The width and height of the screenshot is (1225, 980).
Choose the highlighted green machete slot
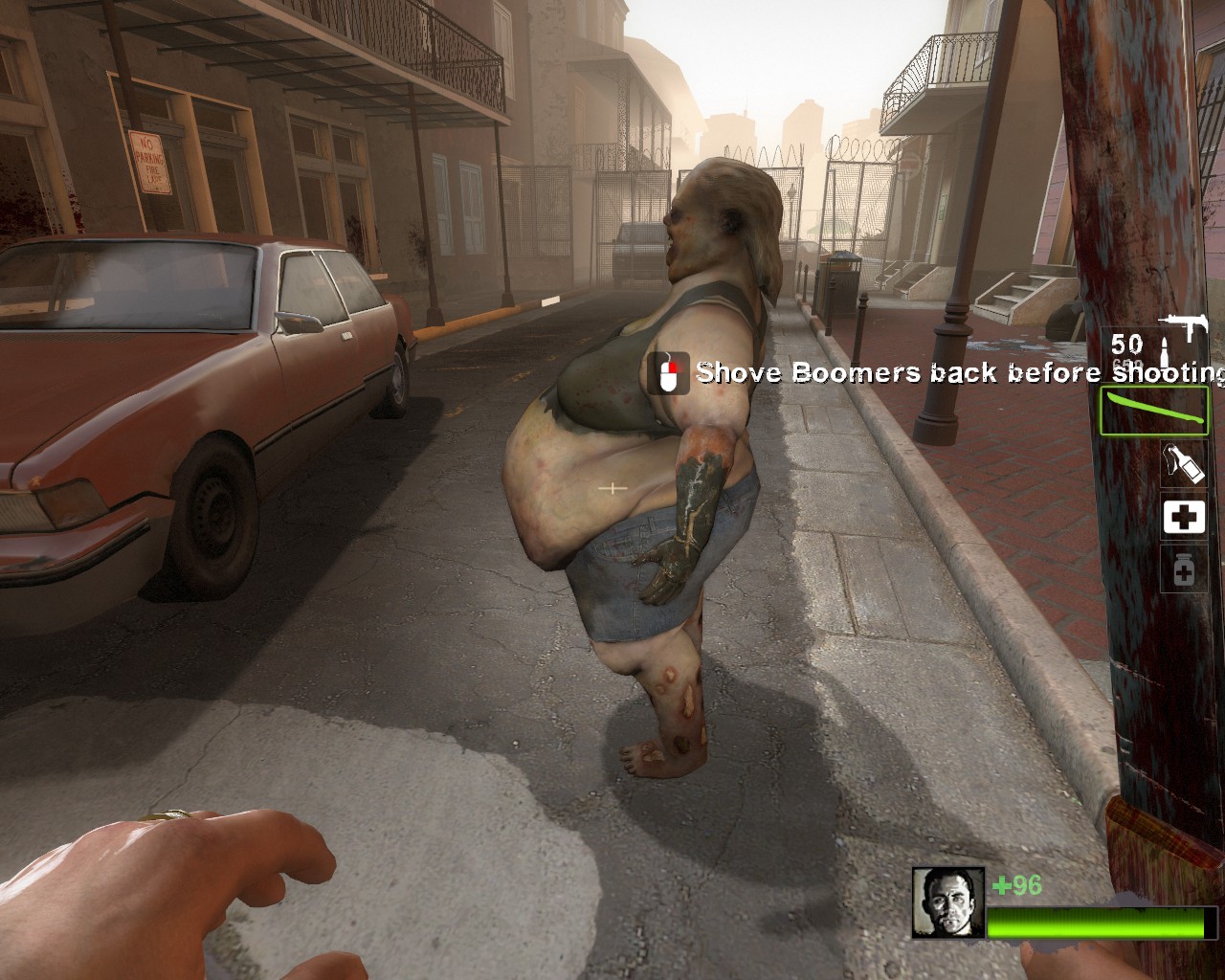(x=1154, y=411)
